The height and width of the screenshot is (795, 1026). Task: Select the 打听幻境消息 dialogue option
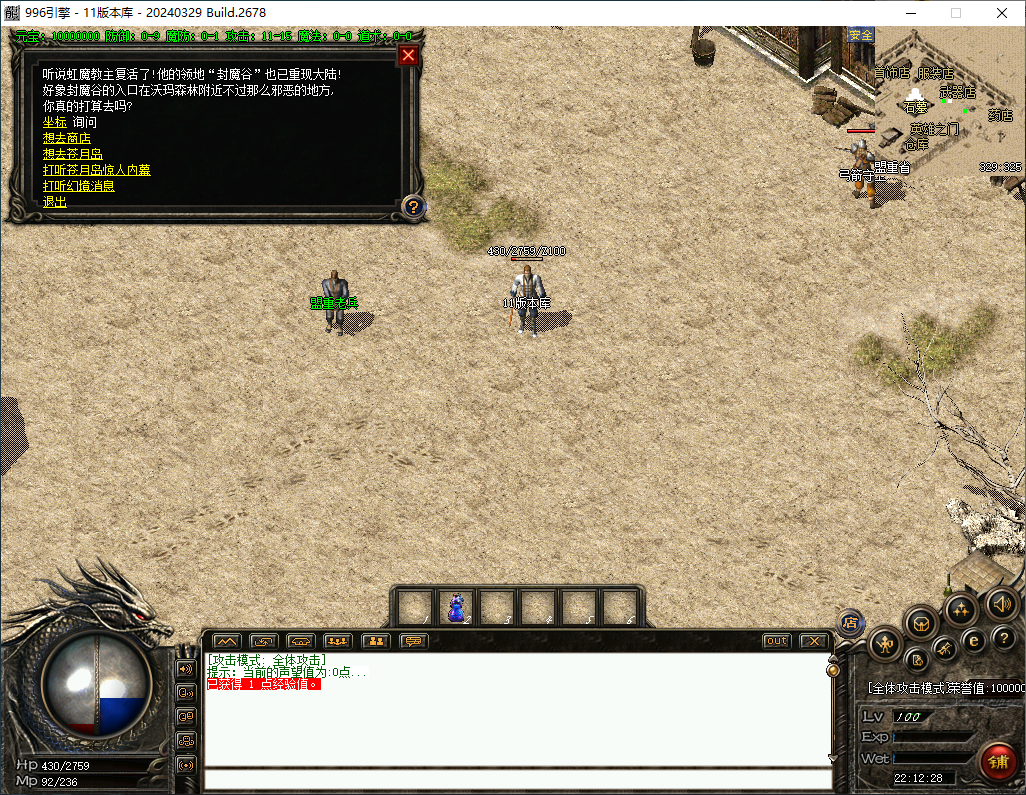pyautogui.click(x=79, y=186)
